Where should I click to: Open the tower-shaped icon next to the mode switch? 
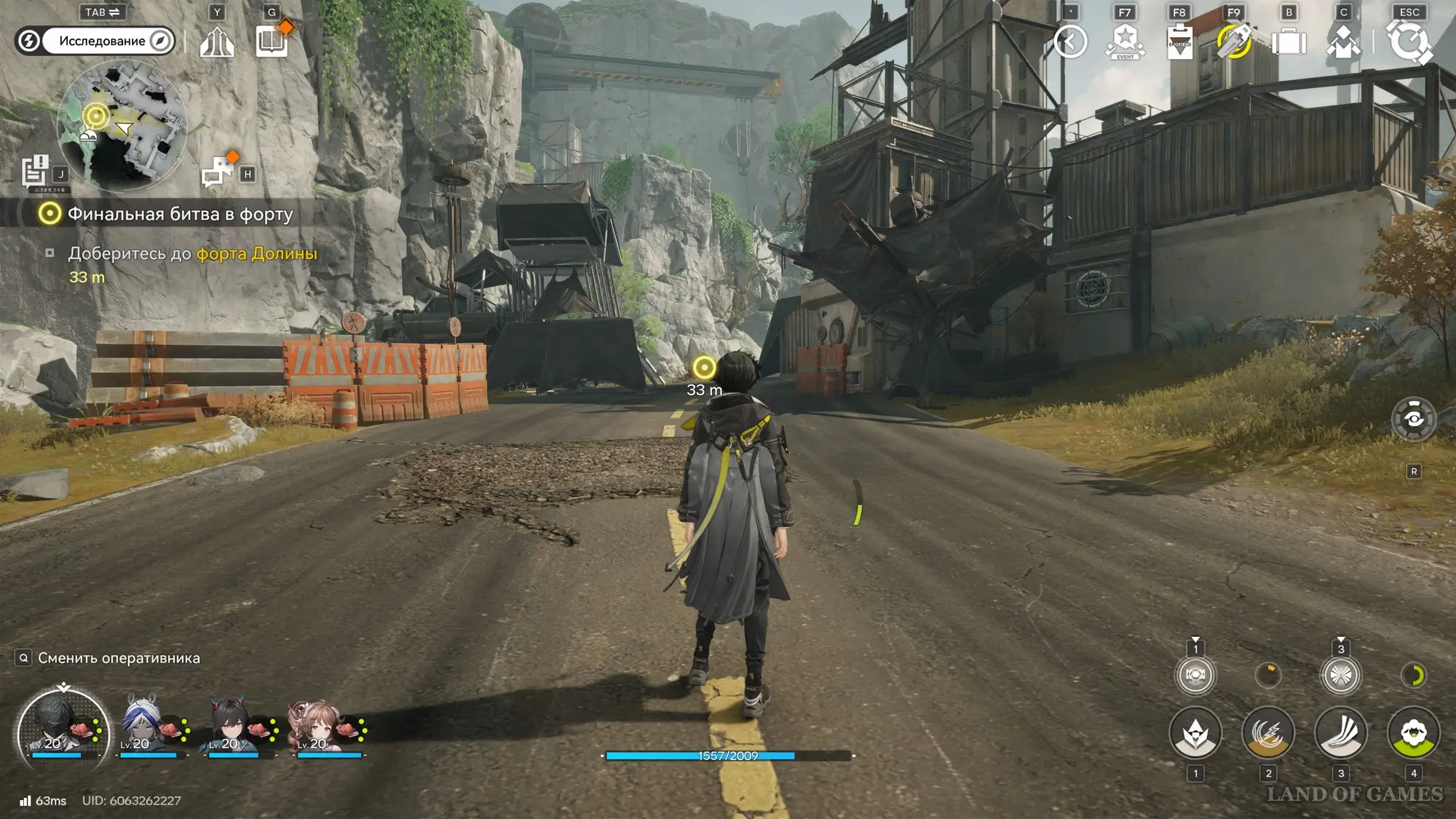click(217, 41)
